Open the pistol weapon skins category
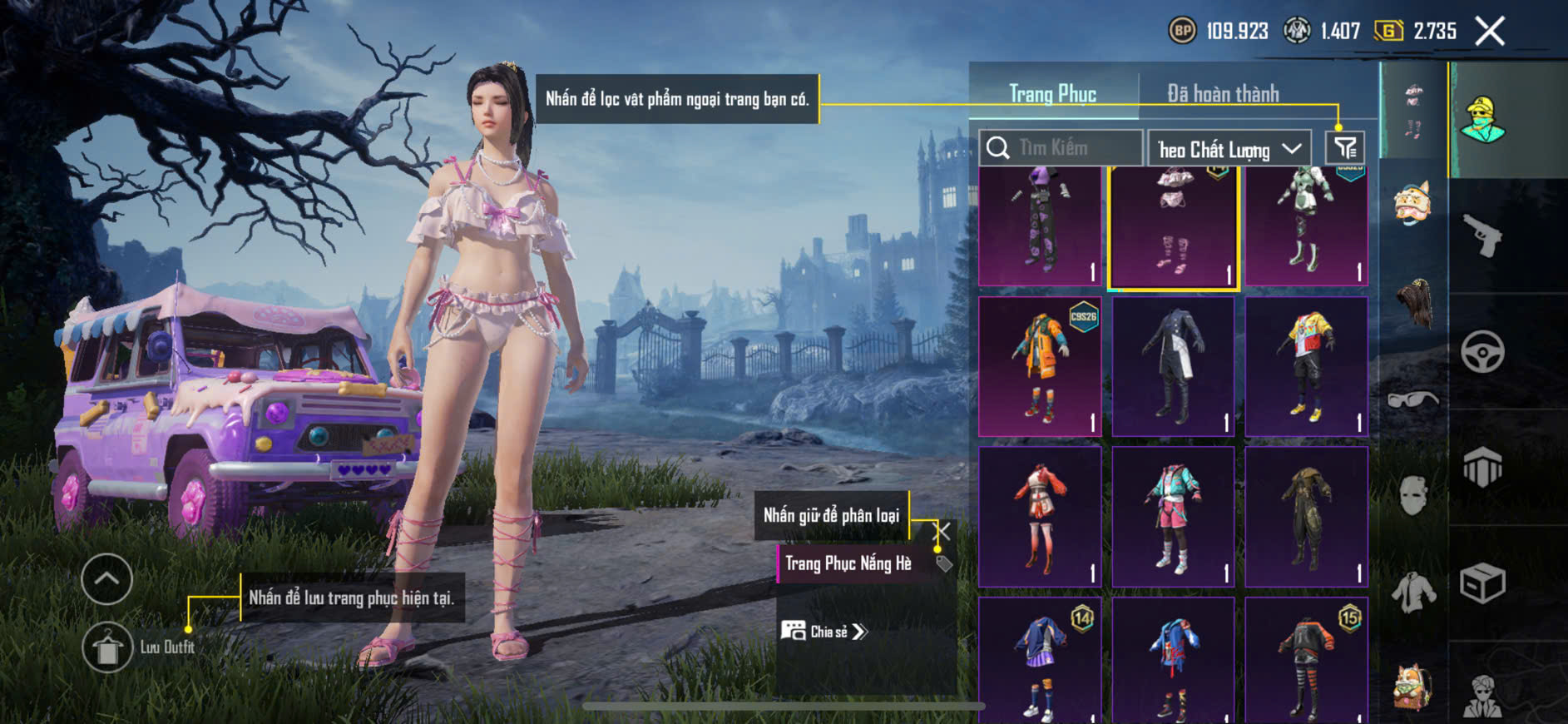Screen dimensions: 1568x724 click(1482, 236)
